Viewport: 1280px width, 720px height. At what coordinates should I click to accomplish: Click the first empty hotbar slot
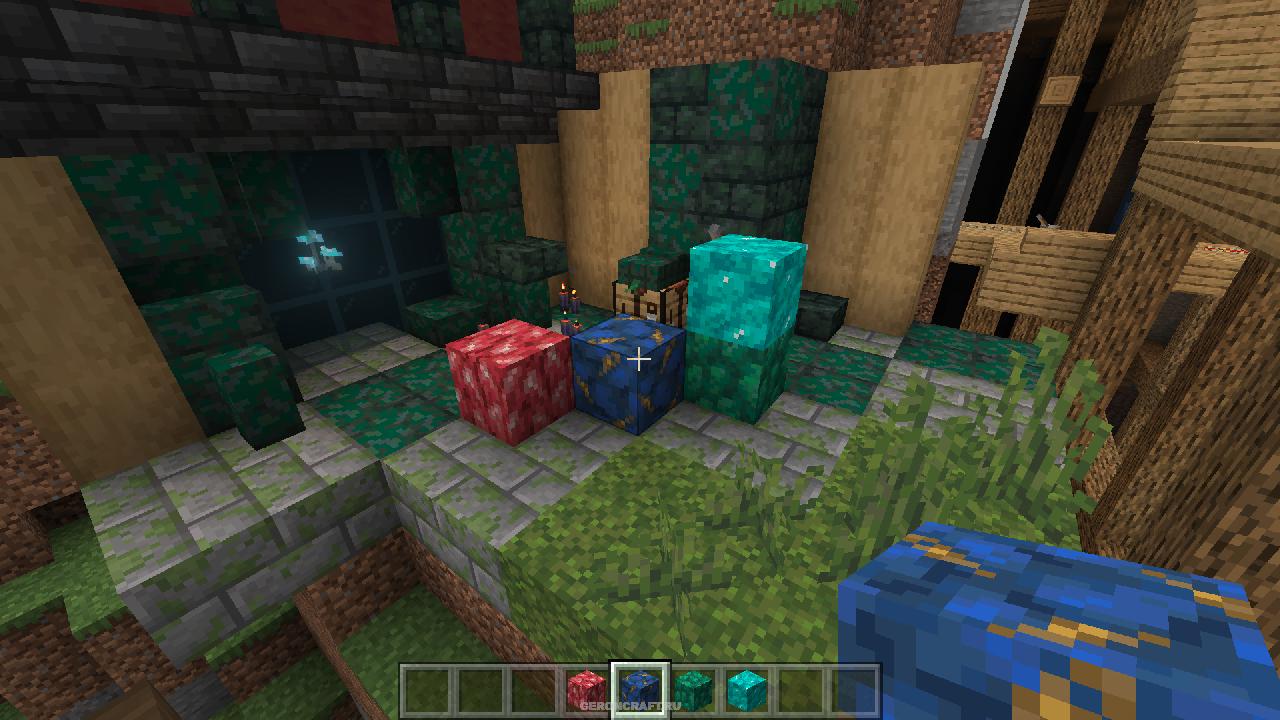(427, 687)
